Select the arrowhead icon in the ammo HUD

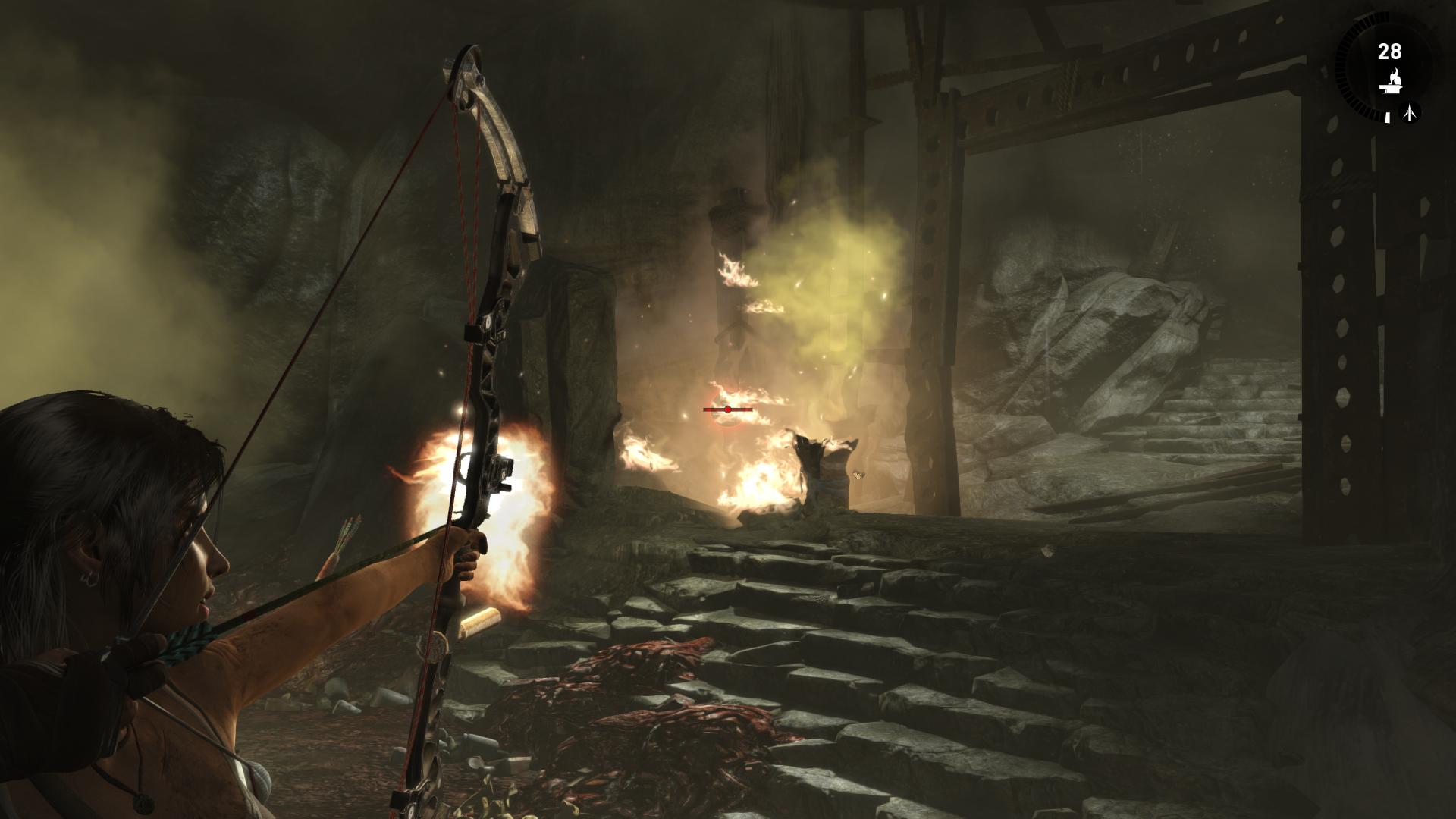pos(1410,113)
